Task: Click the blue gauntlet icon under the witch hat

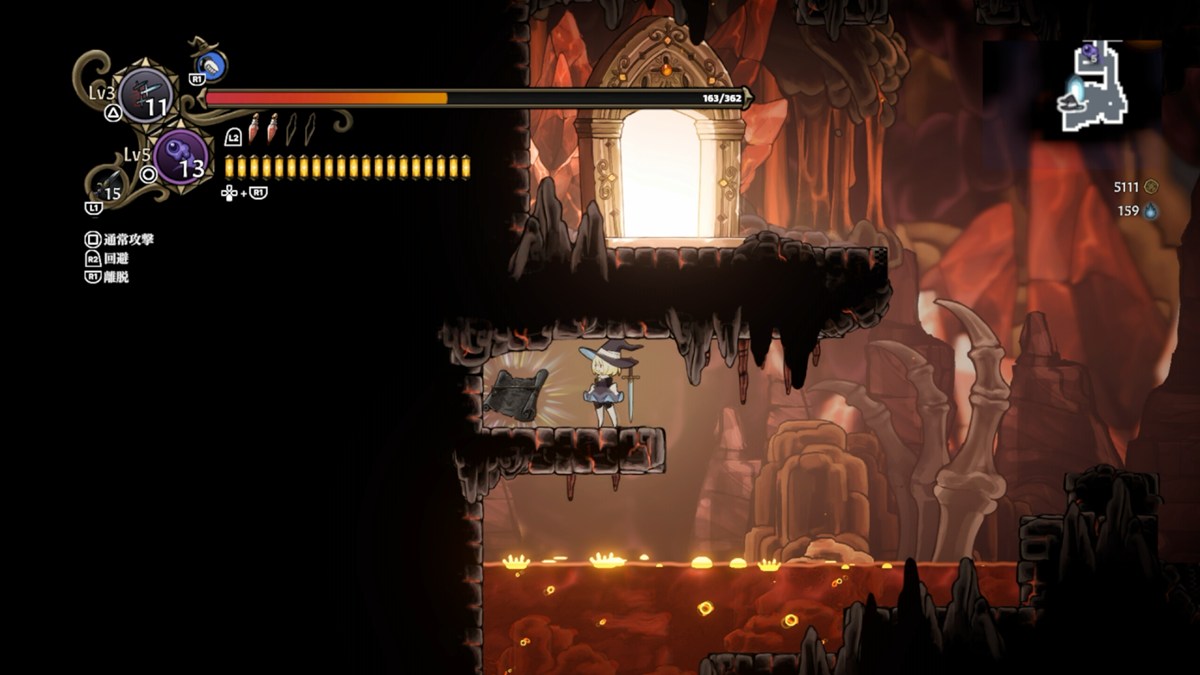Action: click(212, 66)
